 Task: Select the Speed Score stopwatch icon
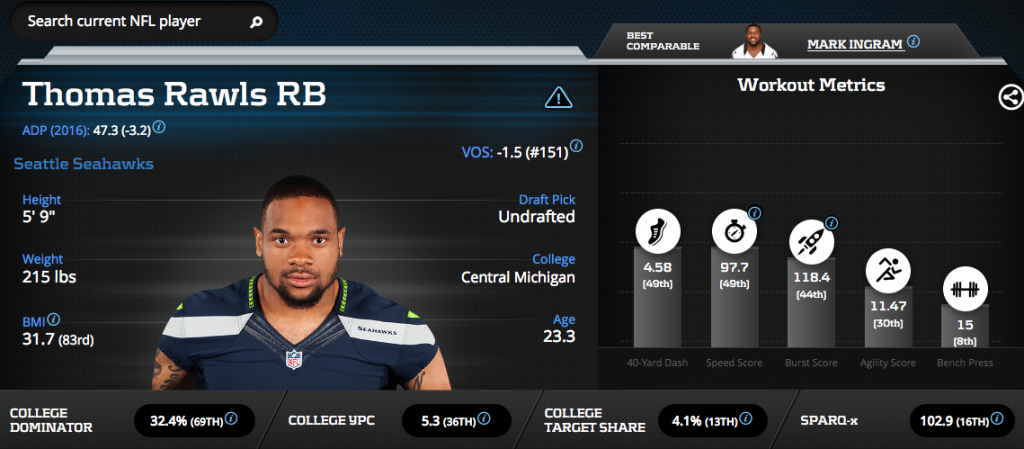(x=733, y=233)
